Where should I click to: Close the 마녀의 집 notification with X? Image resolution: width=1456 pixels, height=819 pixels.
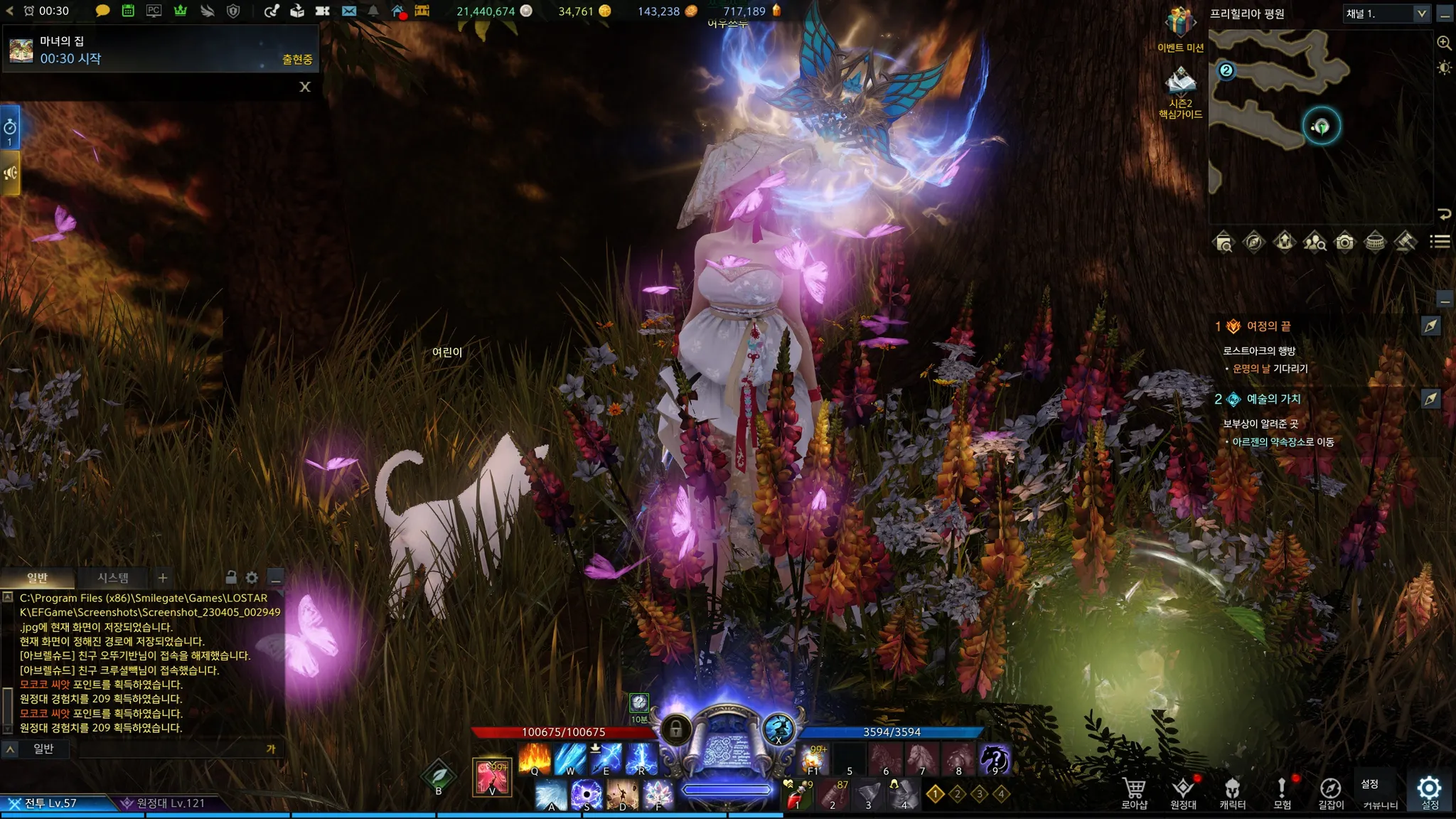[305, 87]
